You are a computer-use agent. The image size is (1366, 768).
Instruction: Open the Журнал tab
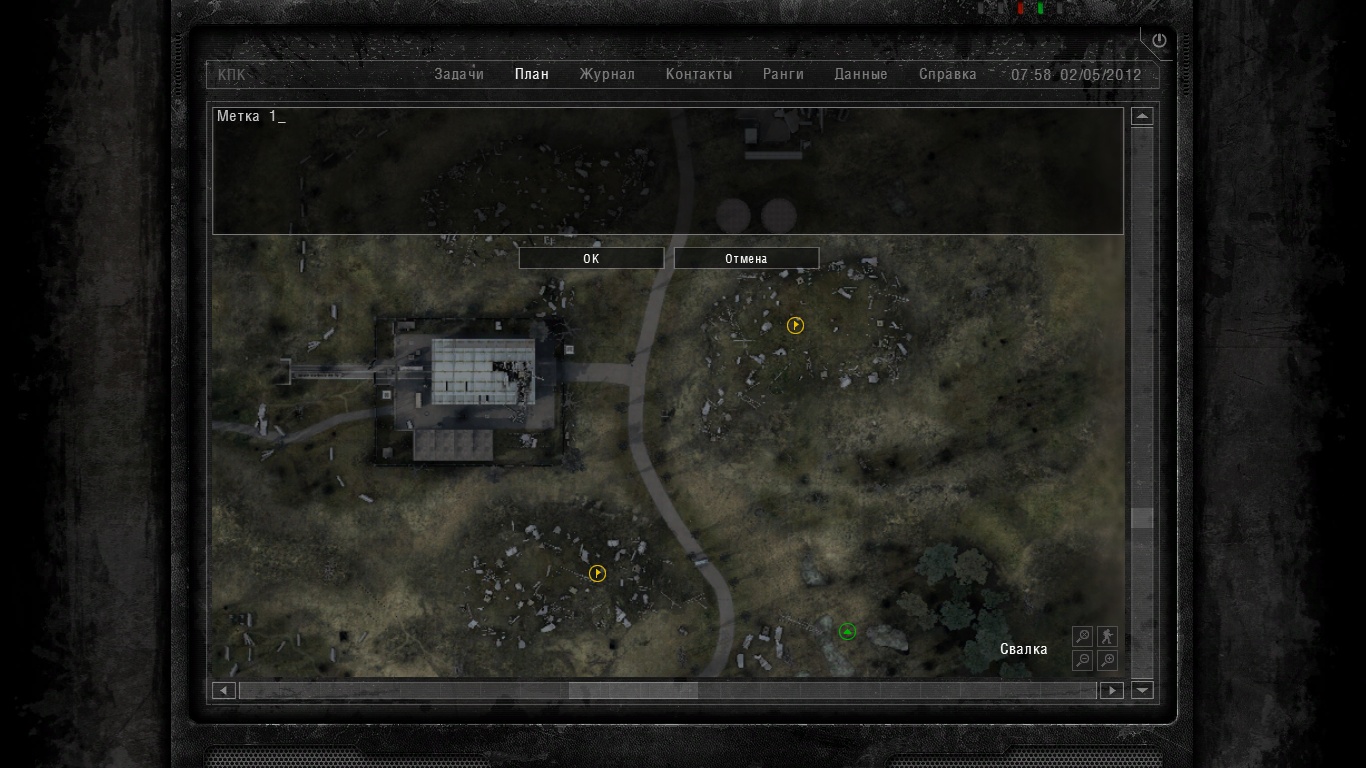pos(607,74)
